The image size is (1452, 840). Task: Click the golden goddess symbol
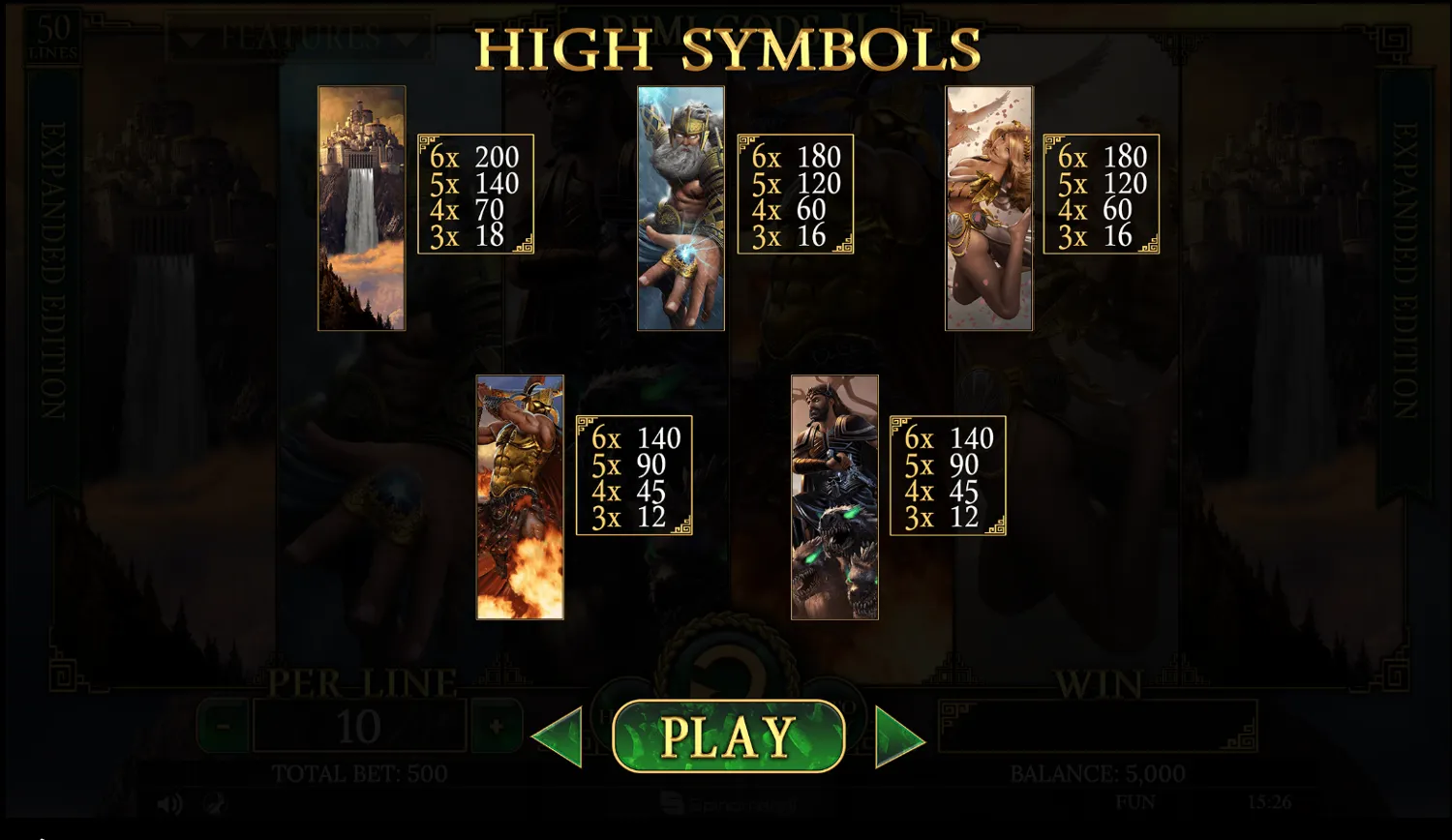pos(989,208)
